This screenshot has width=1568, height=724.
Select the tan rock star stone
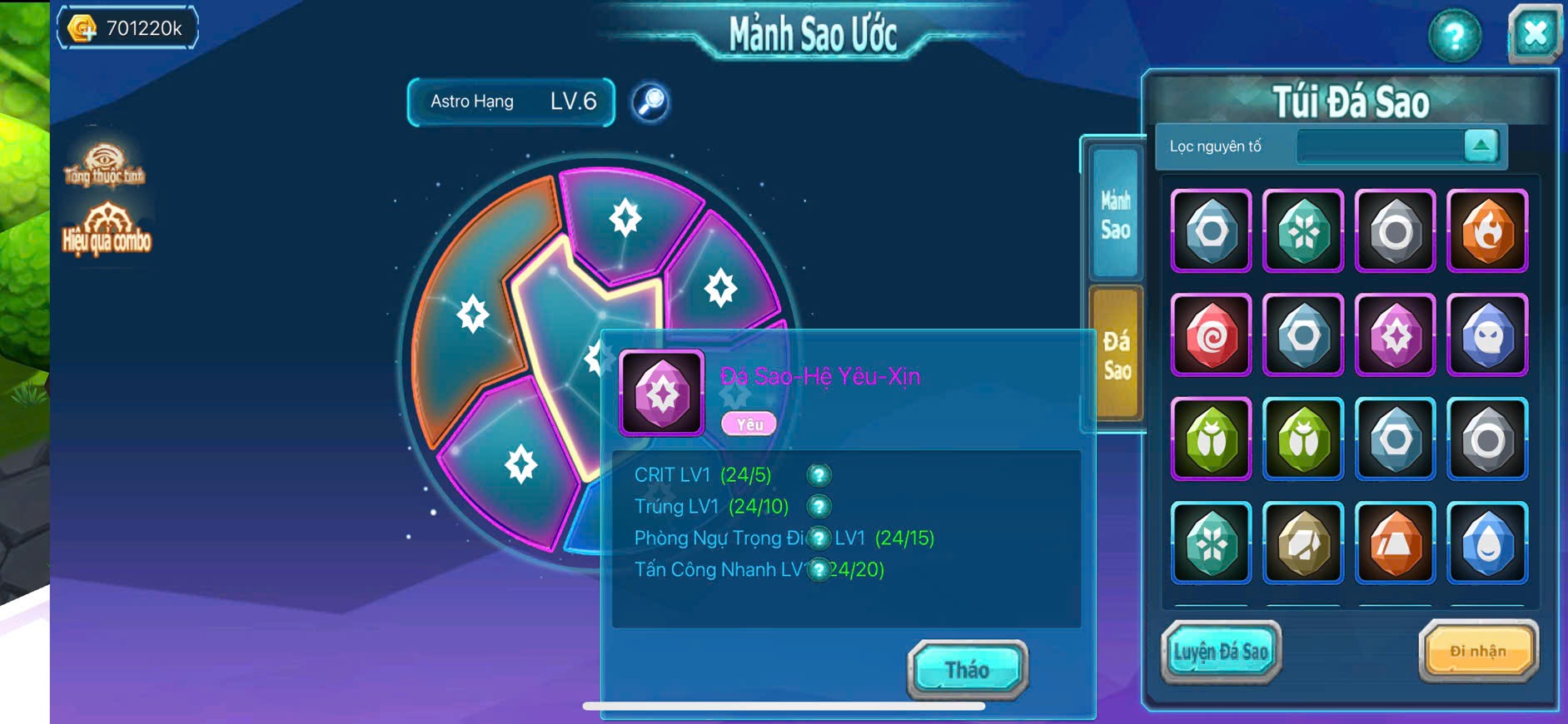coord(1302,543)
